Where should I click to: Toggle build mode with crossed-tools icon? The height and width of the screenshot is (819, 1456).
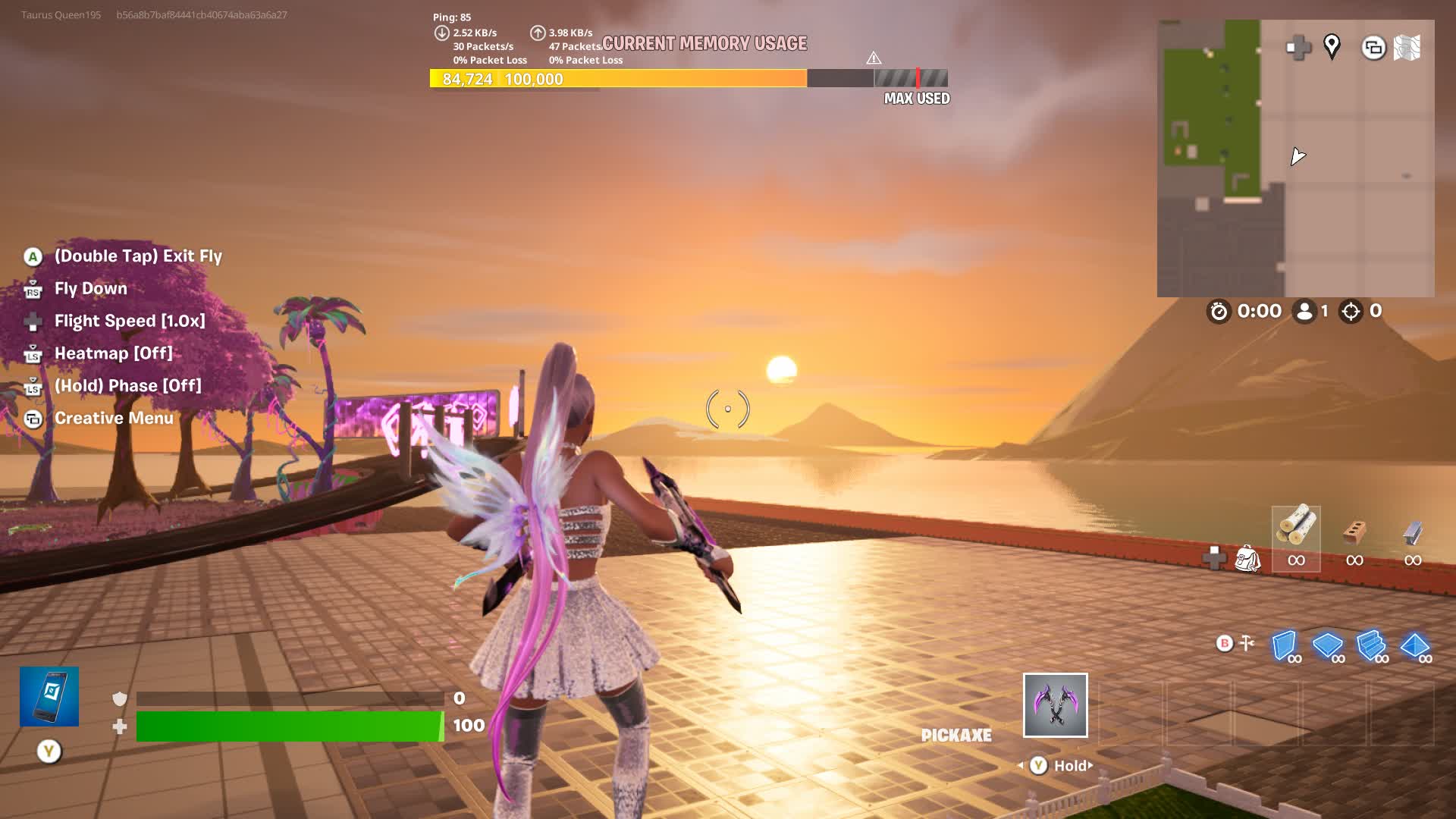pos(1247,644)
